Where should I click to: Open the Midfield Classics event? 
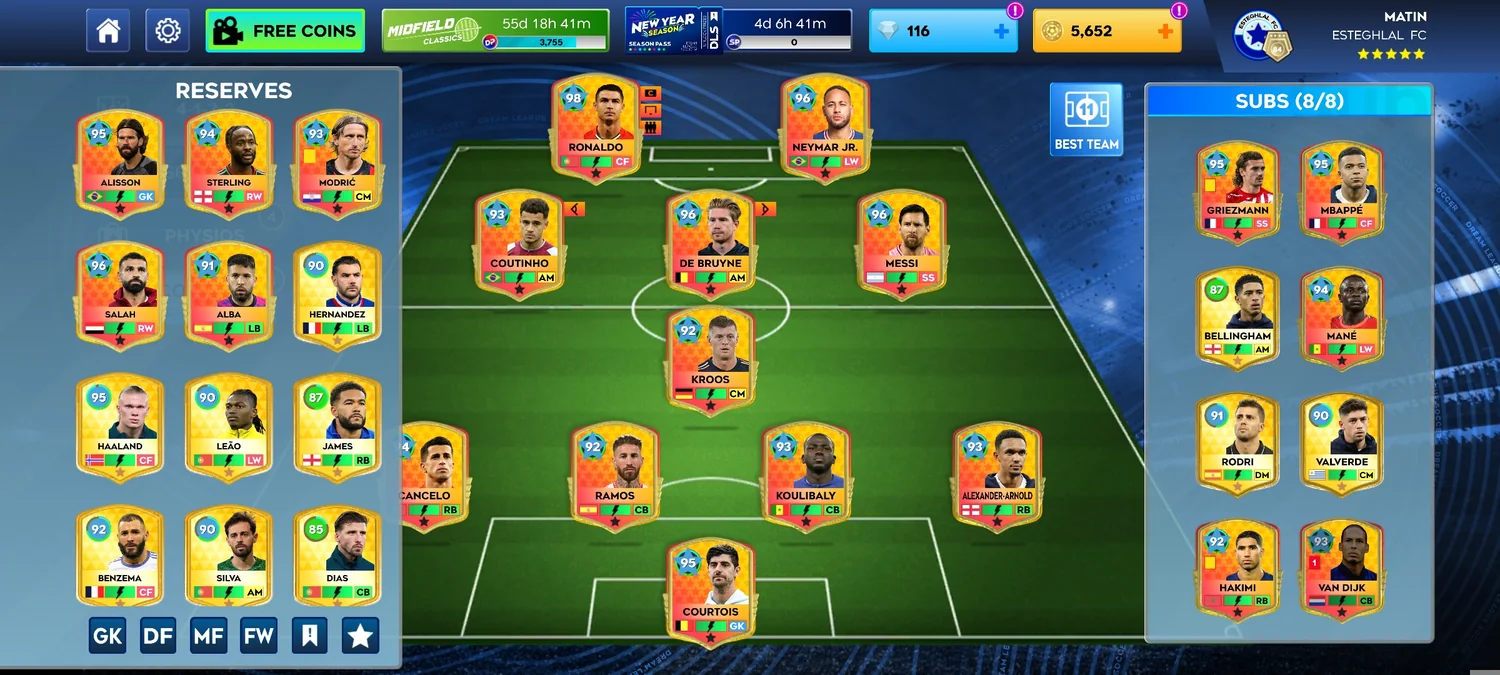(x=495, y=31)
